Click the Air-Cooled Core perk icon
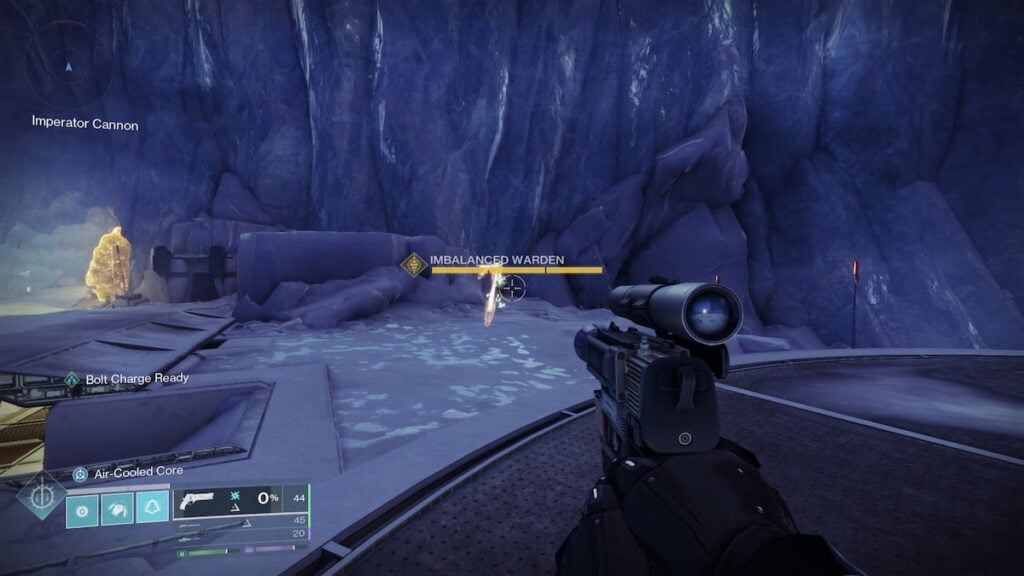Image resolution: width=1024 pixels, height=576 pixels. (x=80, y=473)
